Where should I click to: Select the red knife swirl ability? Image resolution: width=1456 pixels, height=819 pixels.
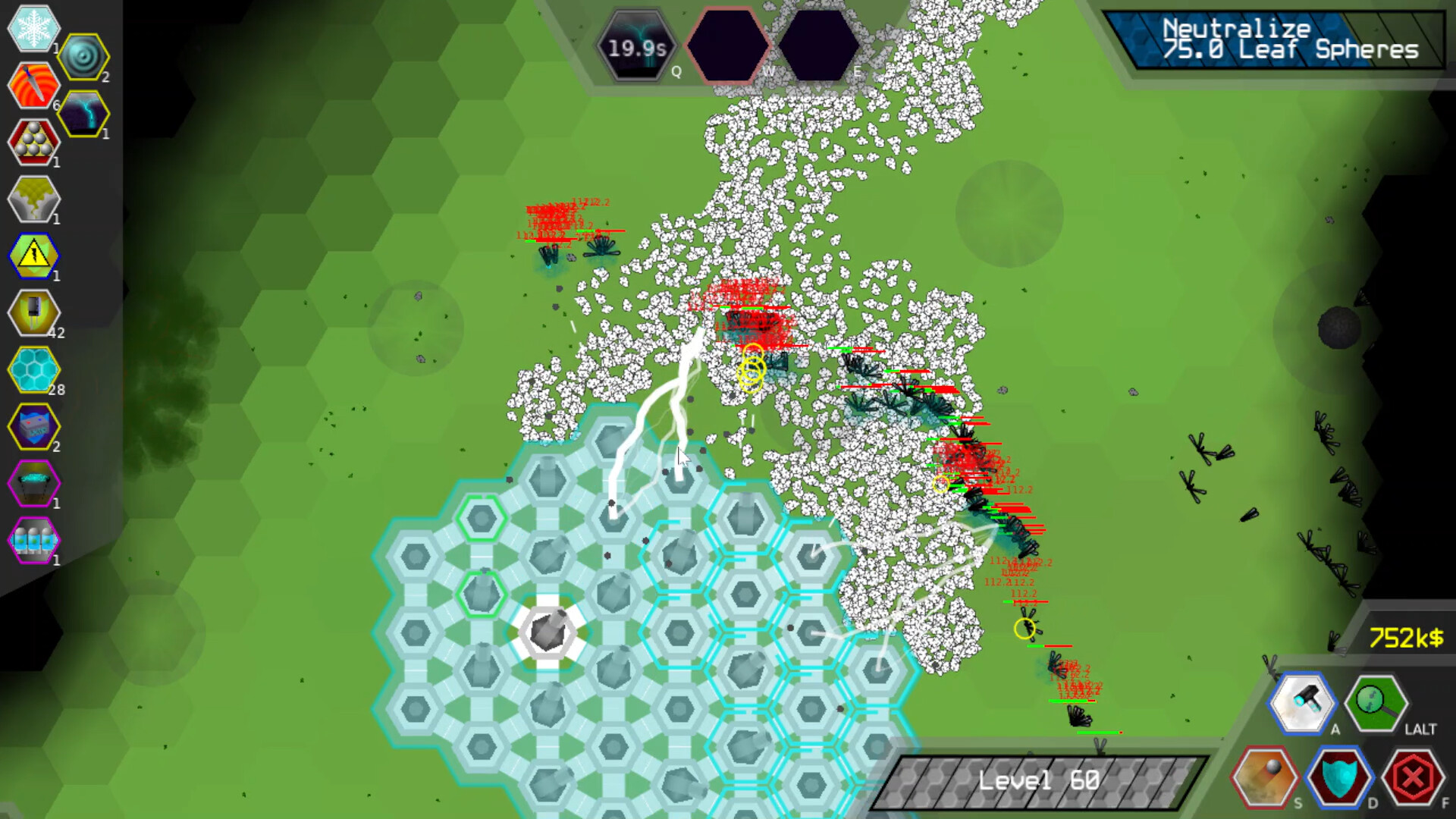click(x=33, y=85)
